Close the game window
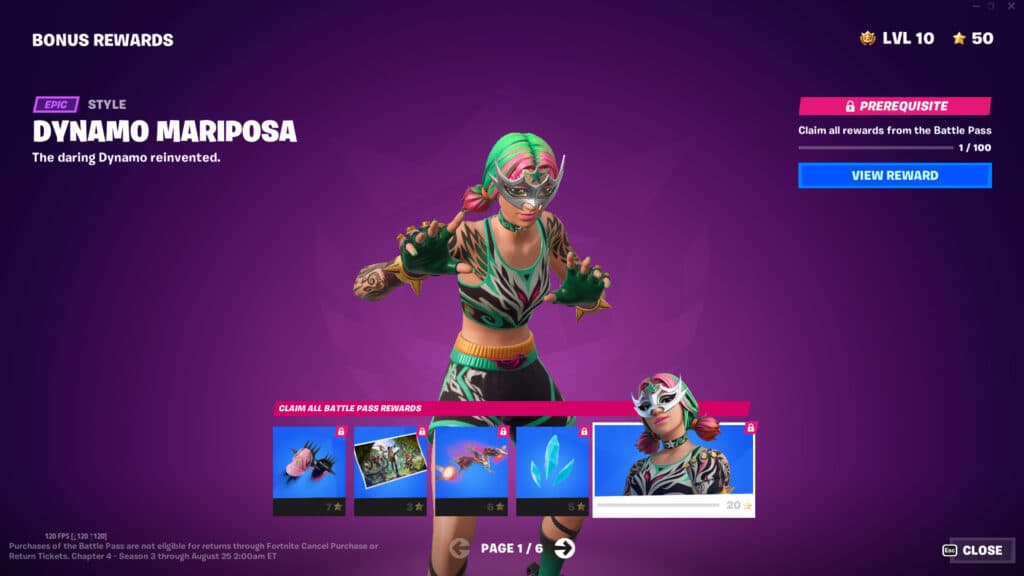The width and height of the screenshot is (1024, 576). 1010,6
